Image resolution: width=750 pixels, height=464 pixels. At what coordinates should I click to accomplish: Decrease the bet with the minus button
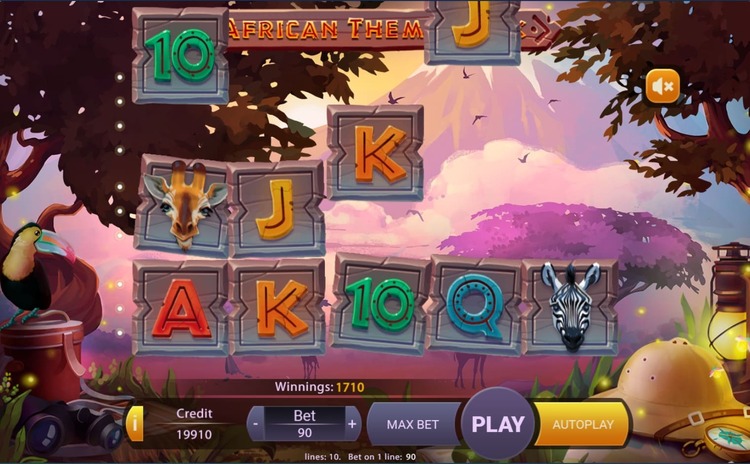point(256,424)
